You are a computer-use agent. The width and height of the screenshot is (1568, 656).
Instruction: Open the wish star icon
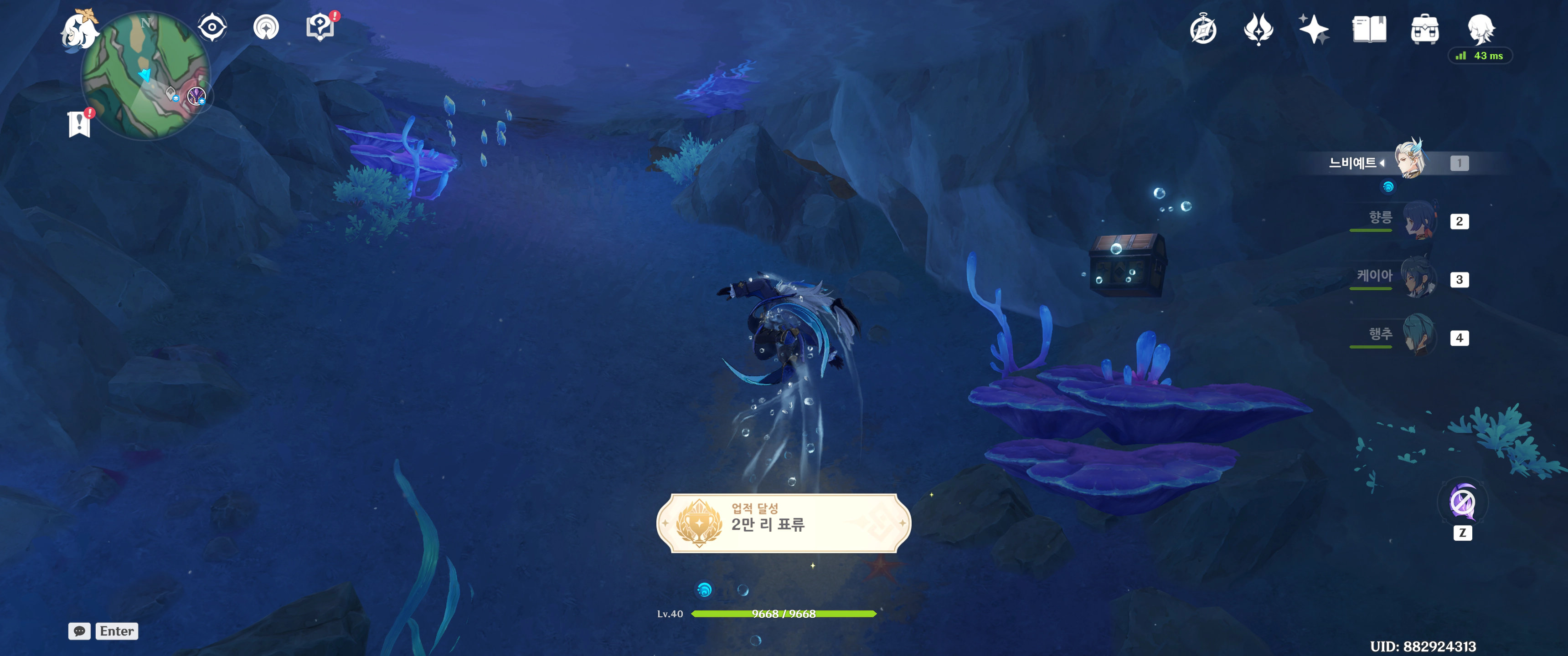tap(1314, 30)
